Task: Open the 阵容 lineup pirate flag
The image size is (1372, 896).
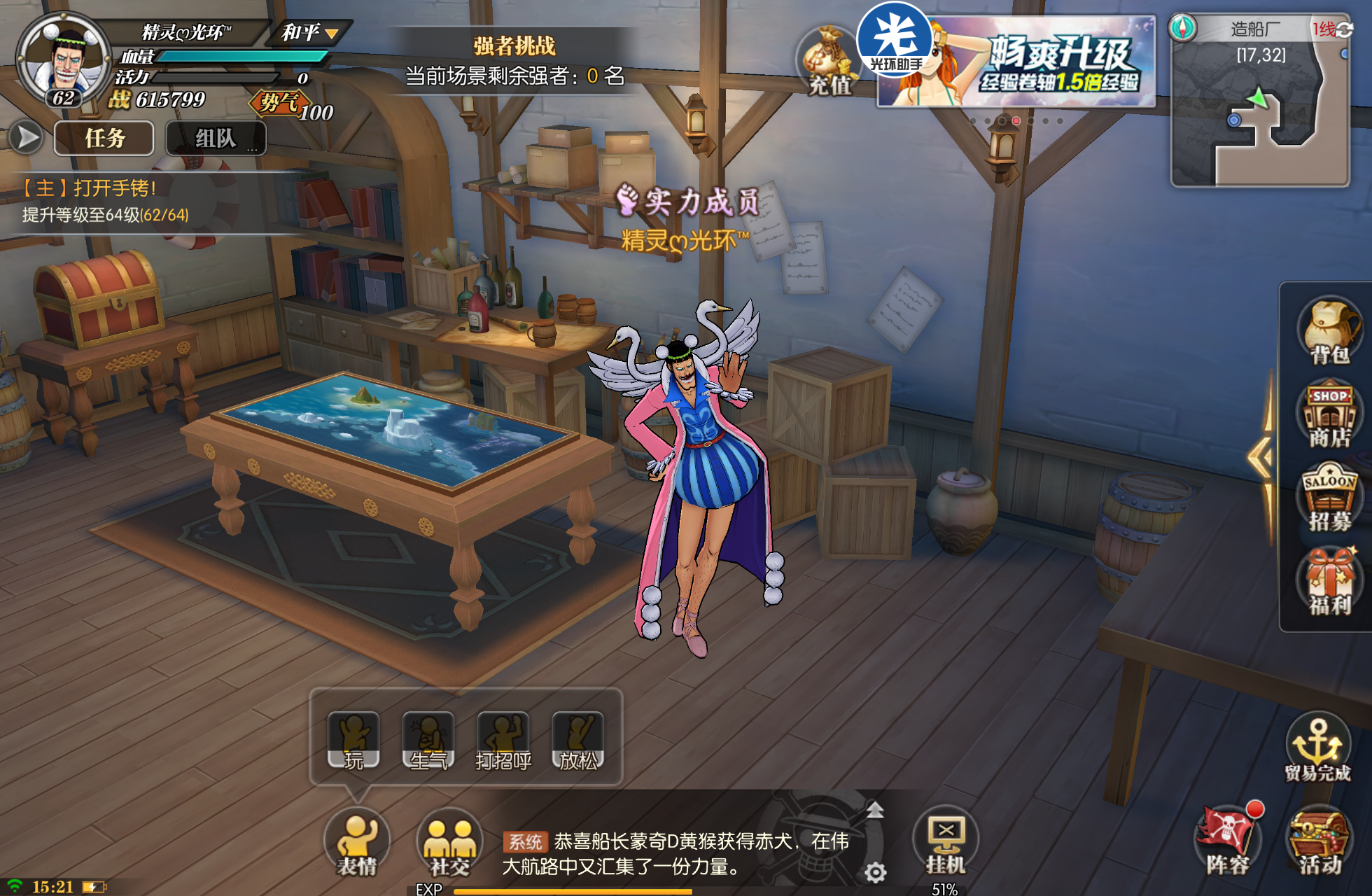Action: coord(1228,839)
